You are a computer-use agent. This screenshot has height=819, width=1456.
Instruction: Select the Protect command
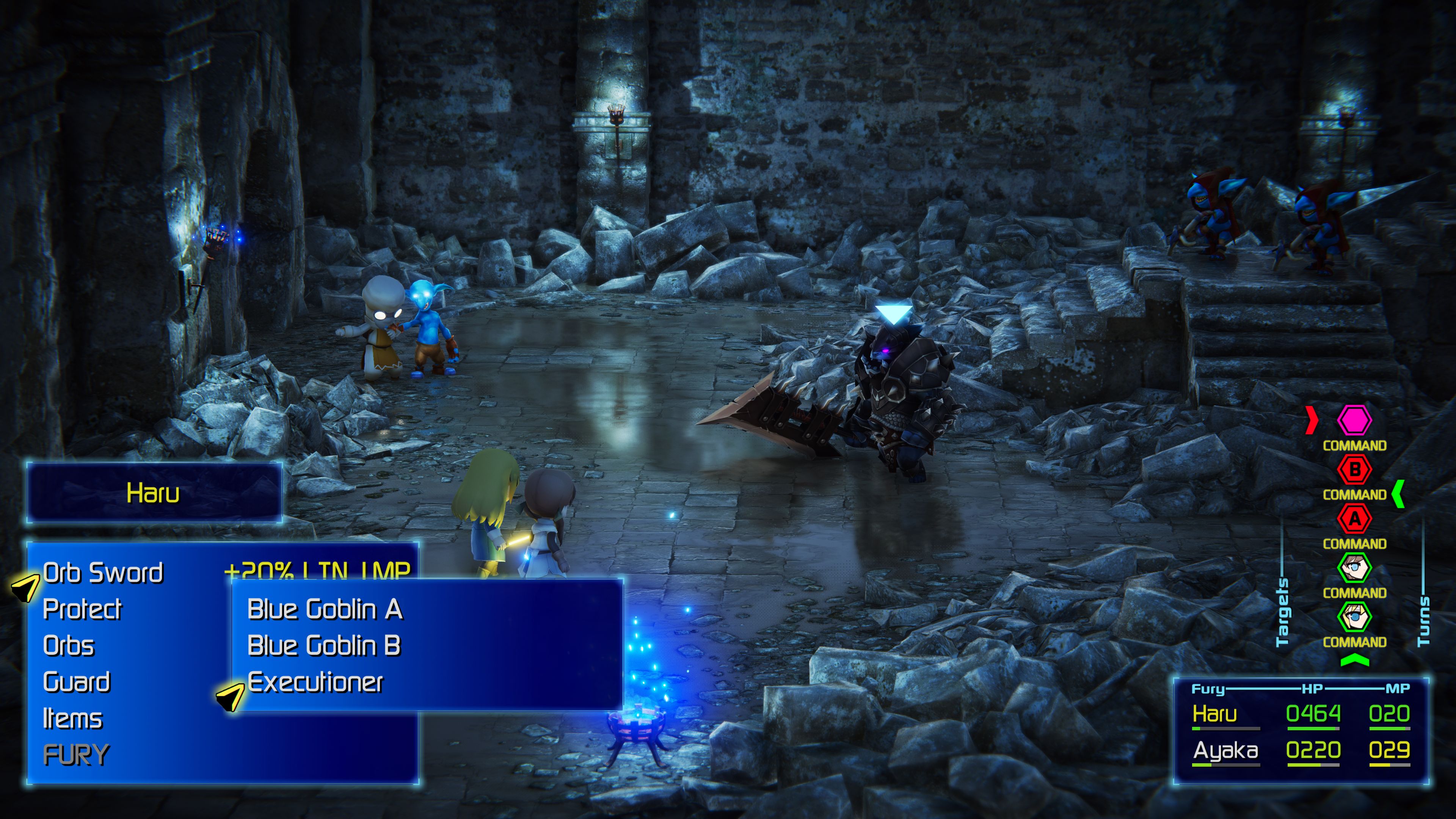pos(82,609)
